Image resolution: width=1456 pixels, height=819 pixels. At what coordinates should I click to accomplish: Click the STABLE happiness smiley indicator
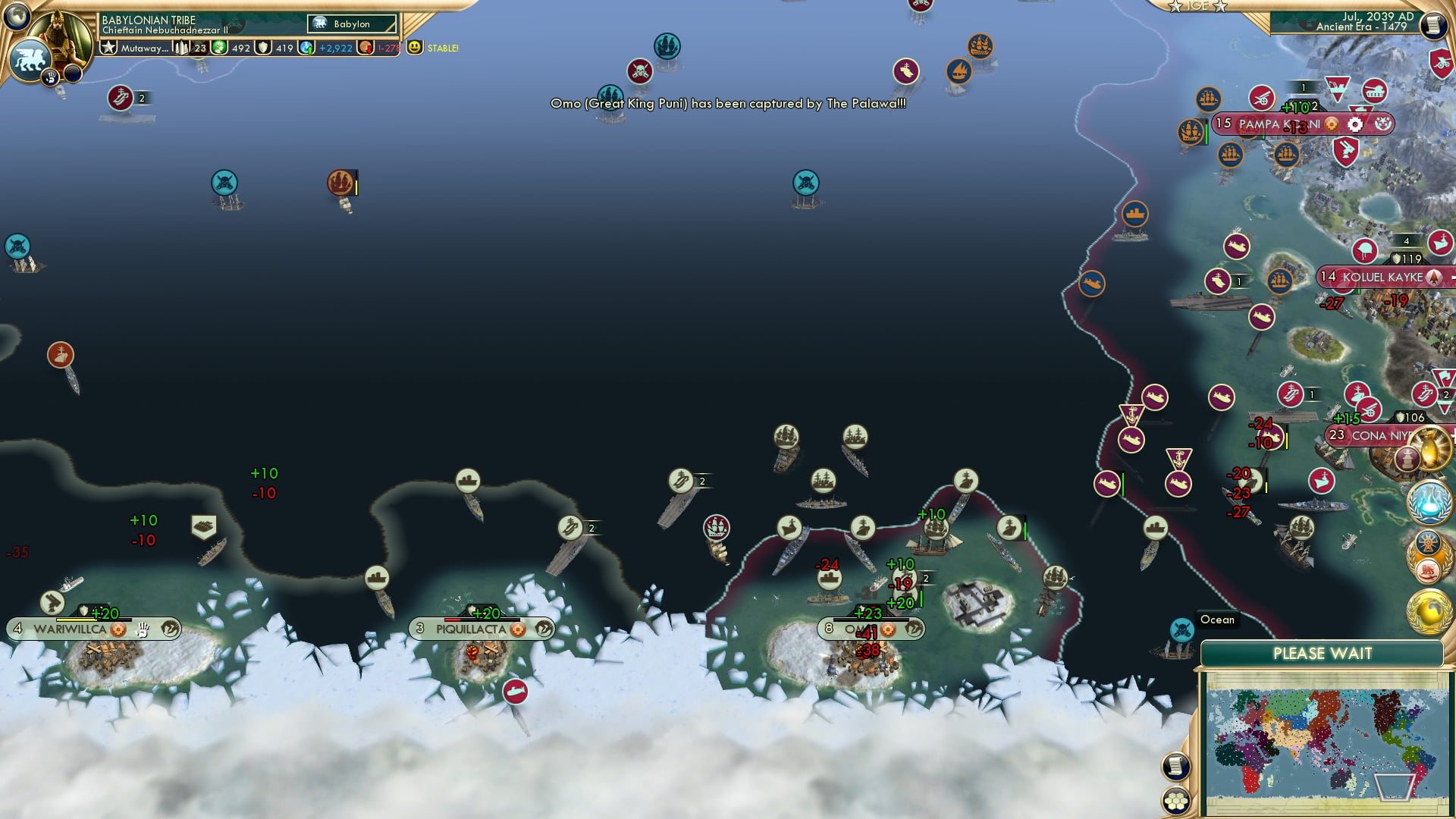[x=414, y=47]
